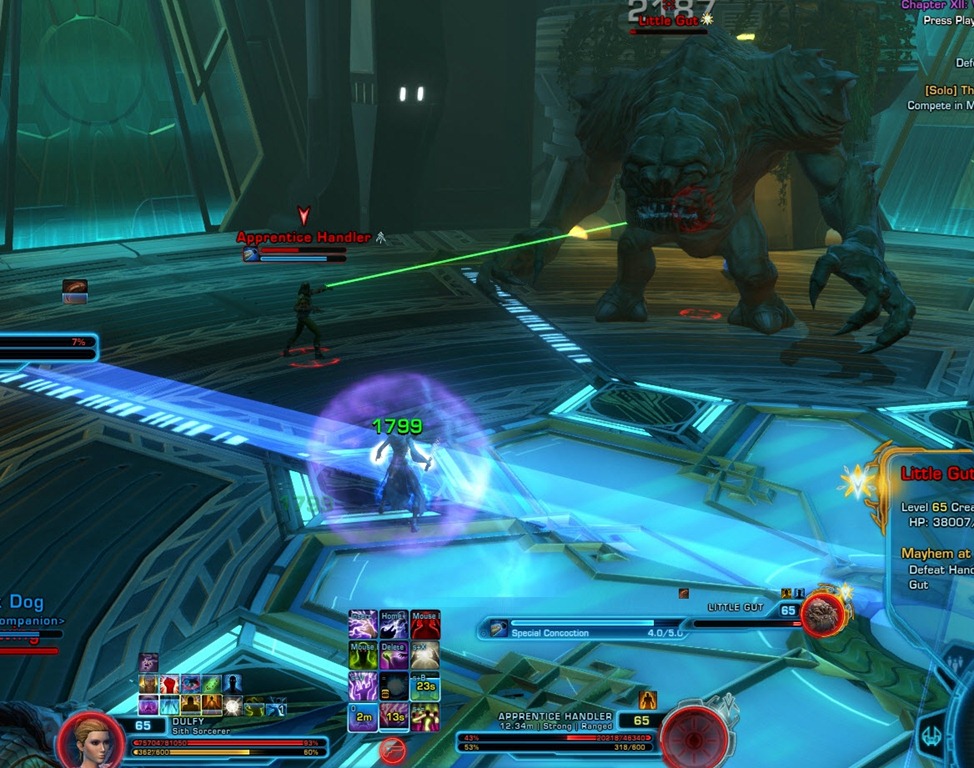
Task: Cast the red hooded-figure ability
Action: 425,625
